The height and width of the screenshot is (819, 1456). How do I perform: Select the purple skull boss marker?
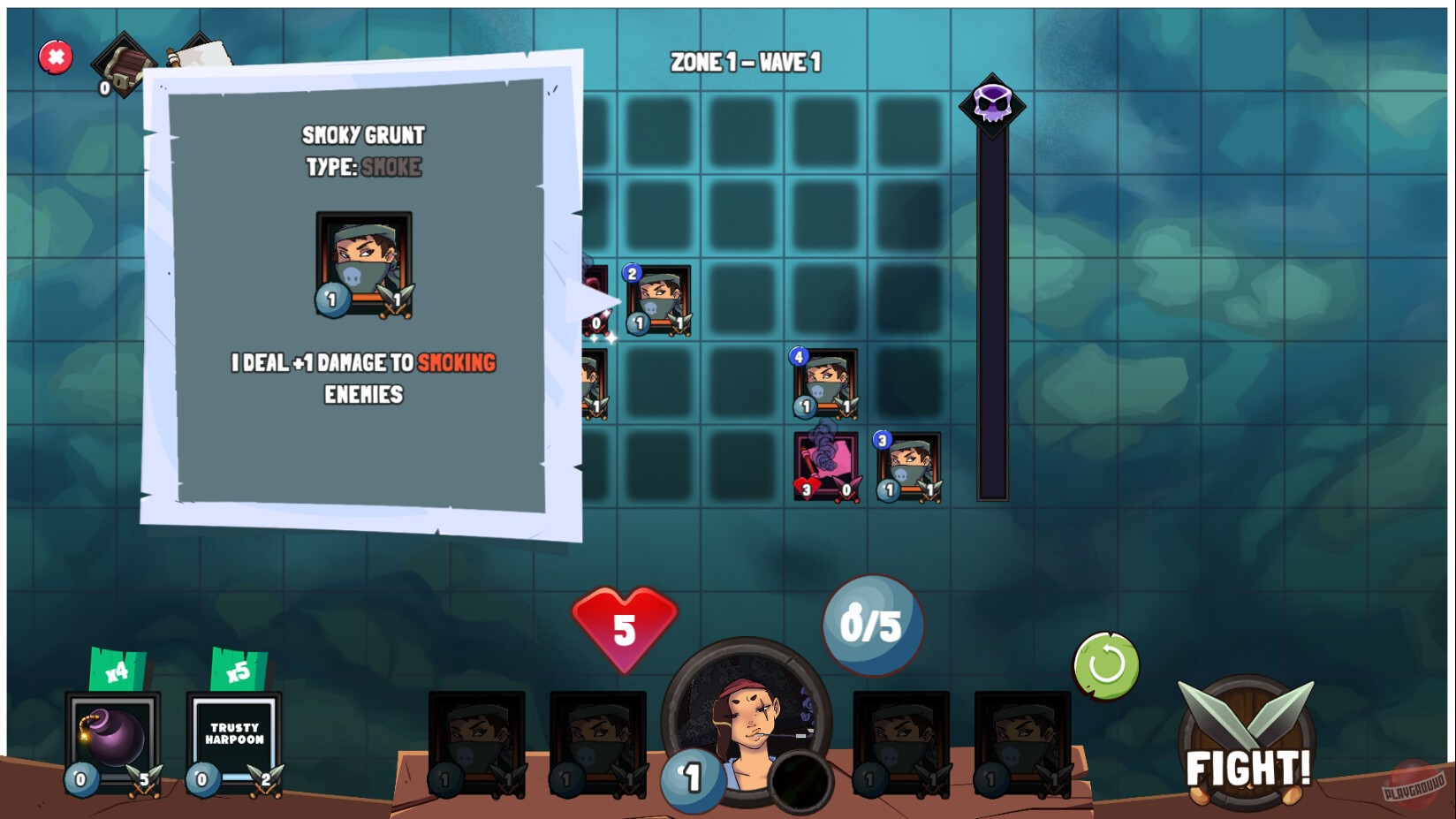click(994, 103)
